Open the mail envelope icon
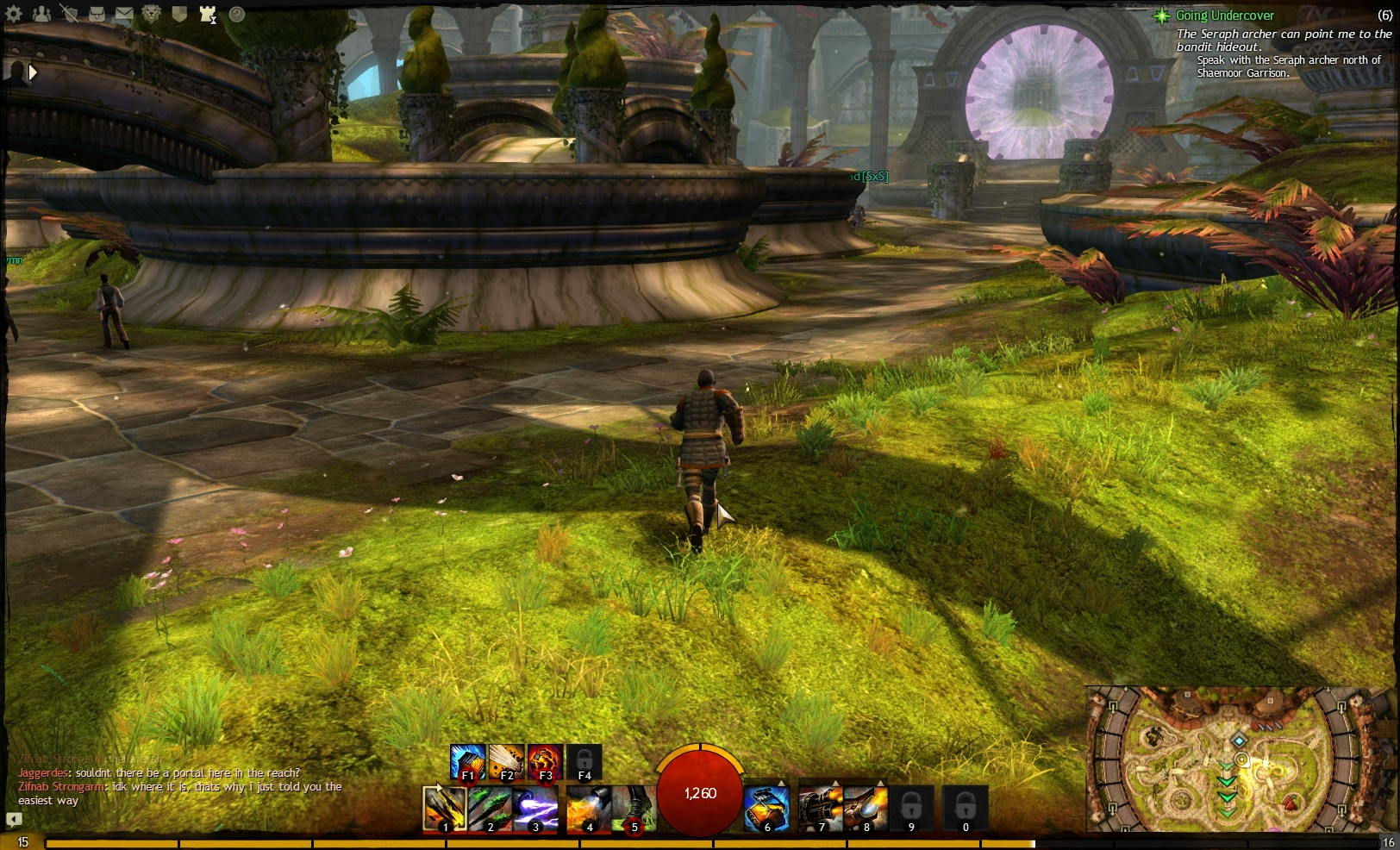This screenshot has width=1400, height=850. [x=123, y=15]
